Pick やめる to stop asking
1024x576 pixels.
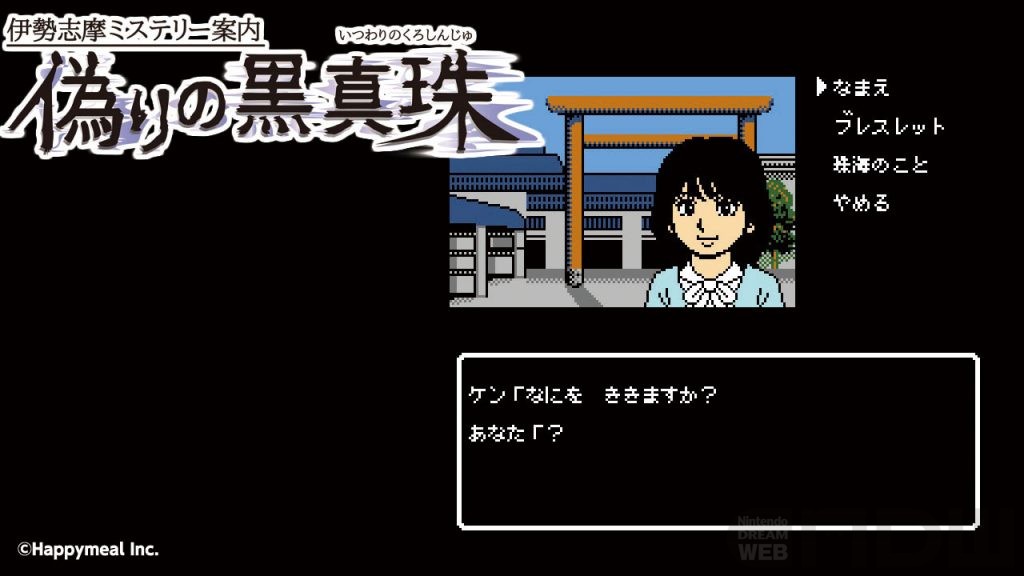point(861,203)
